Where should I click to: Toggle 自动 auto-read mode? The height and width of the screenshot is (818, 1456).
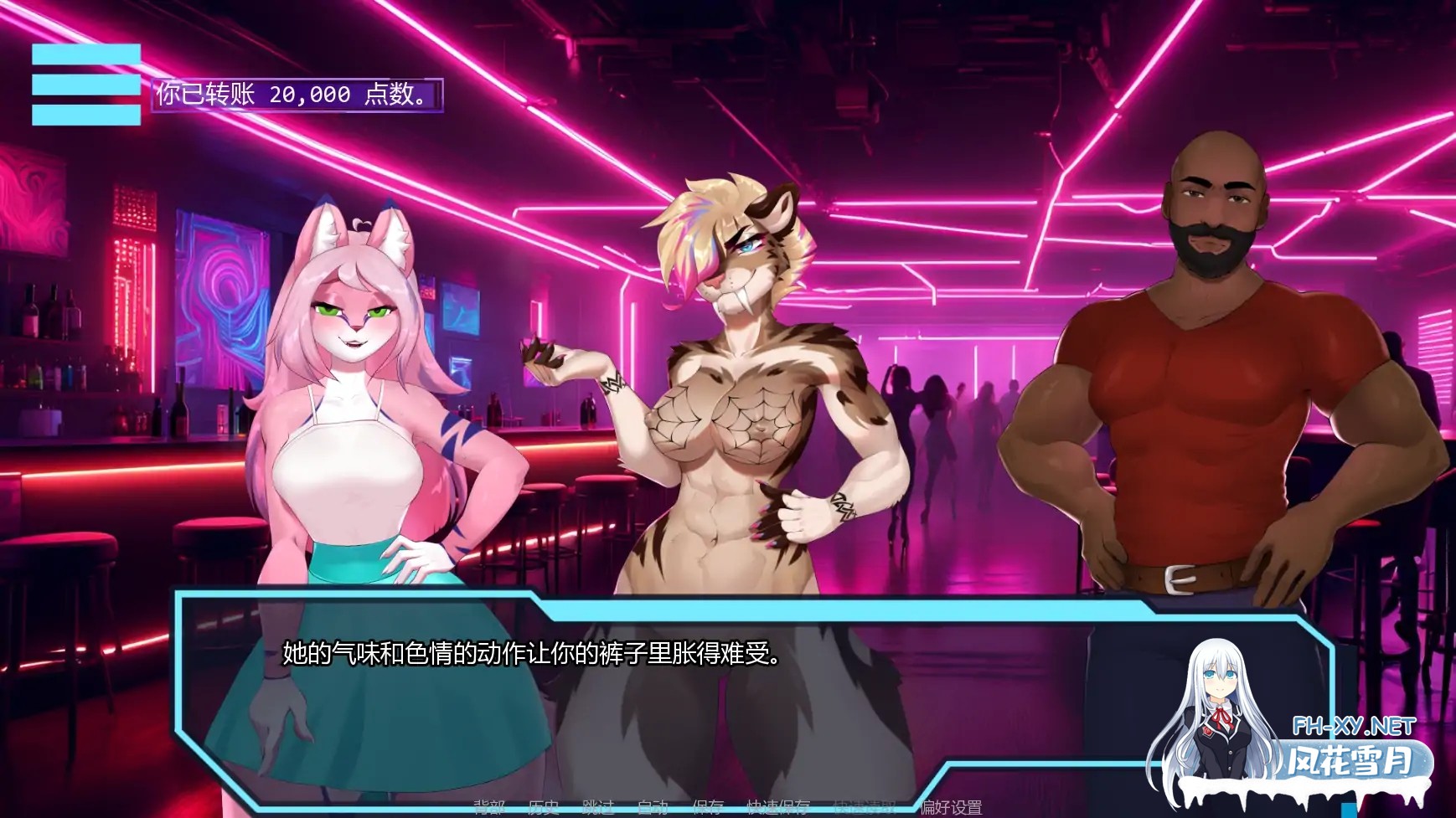[x=656, y=806]
